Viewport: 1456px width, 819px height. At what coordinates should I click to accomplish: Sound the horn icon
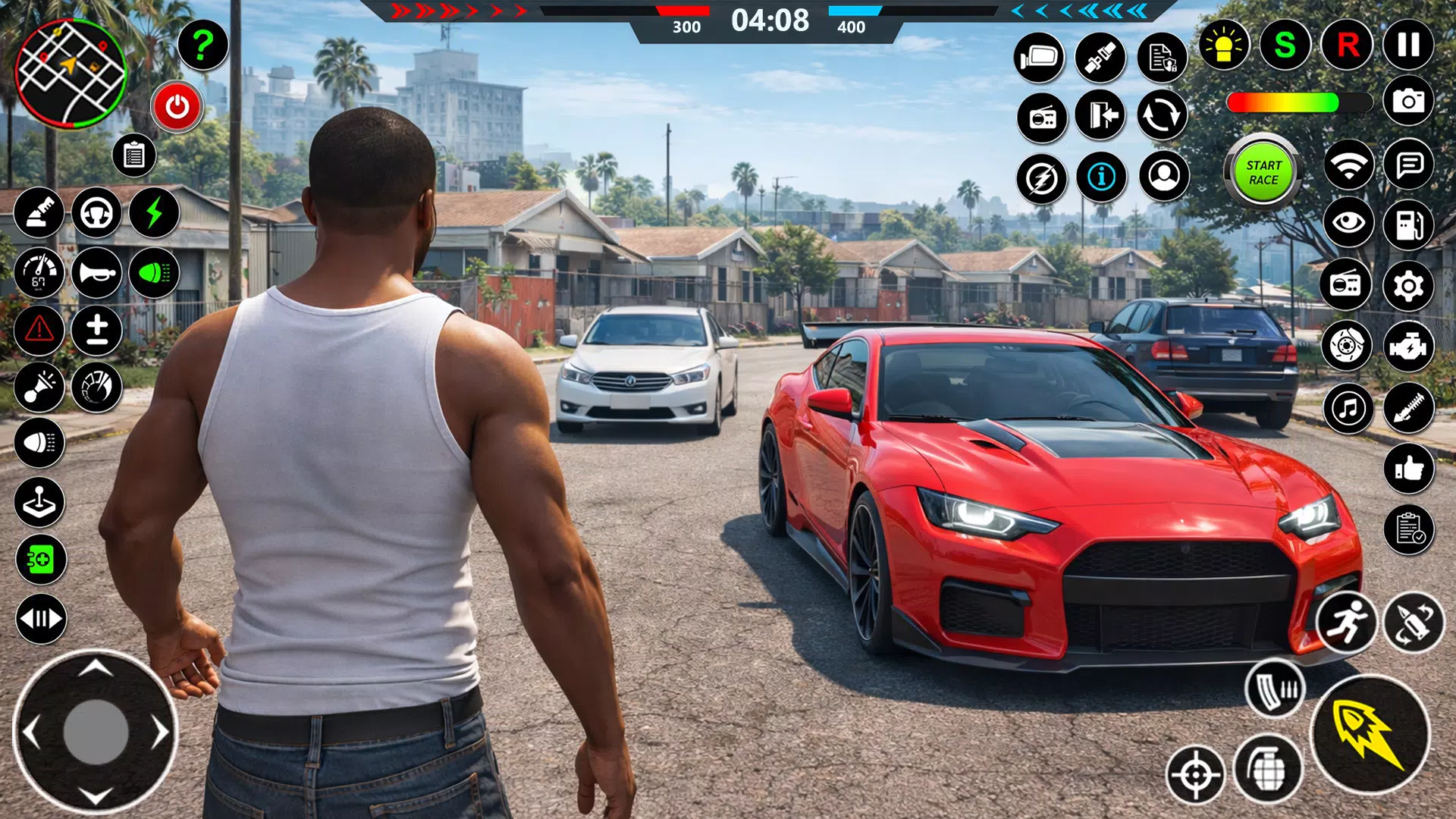[96, 272]
